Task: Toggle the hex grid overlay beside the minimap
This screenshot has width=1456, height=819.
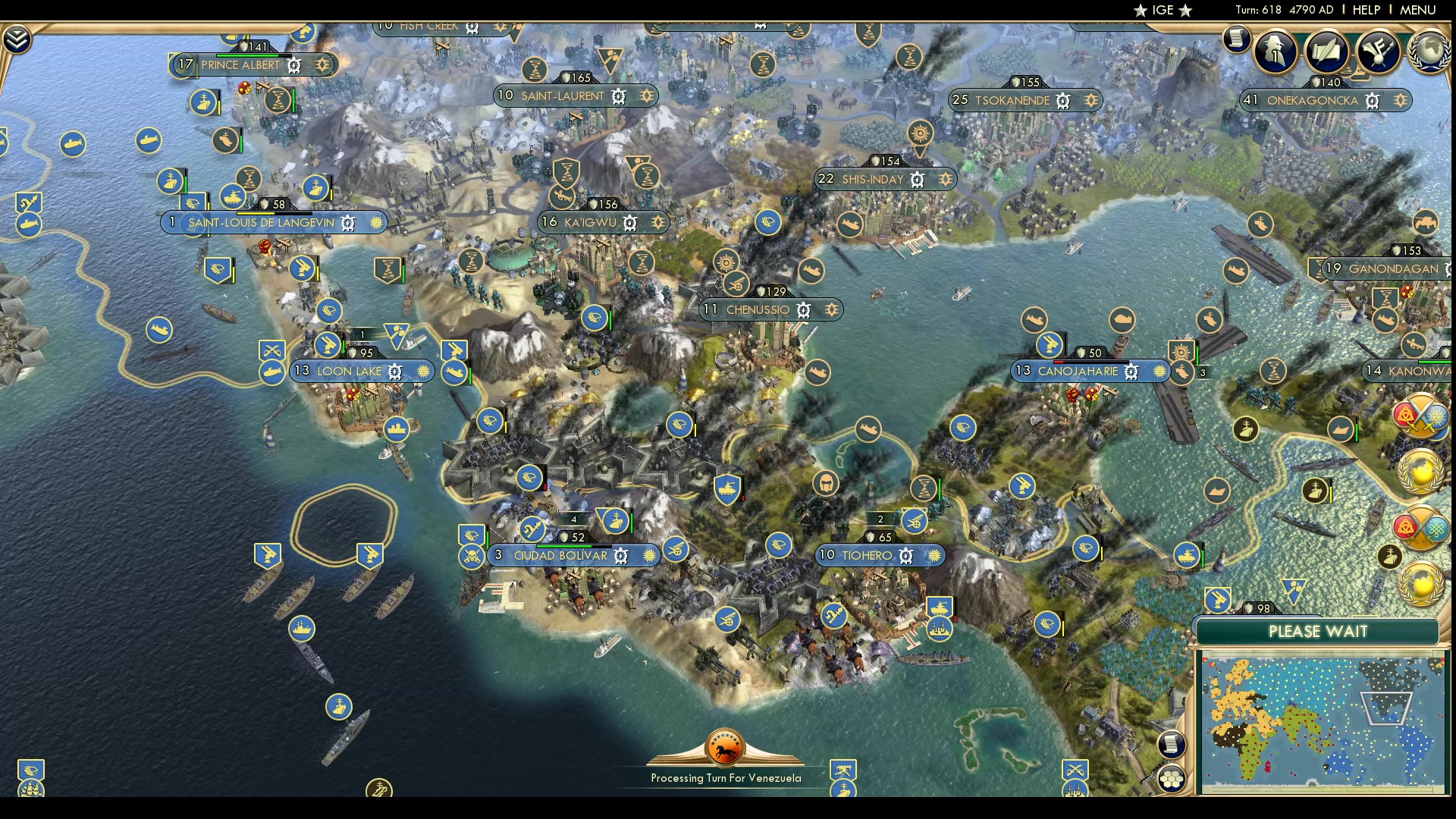Action: click(1171, 778)
